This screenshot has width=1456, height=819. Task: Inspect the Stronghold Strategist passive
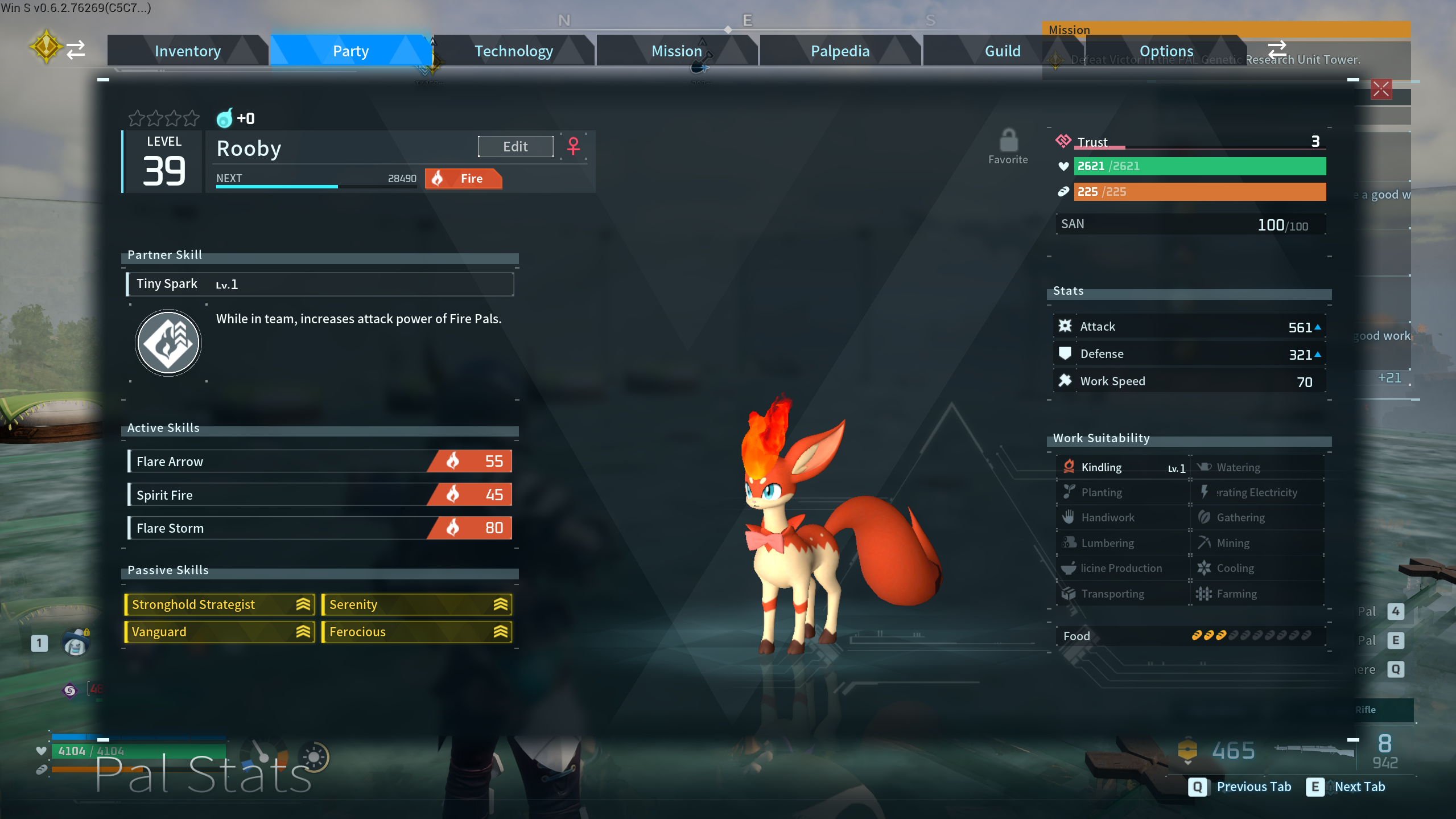220,604
